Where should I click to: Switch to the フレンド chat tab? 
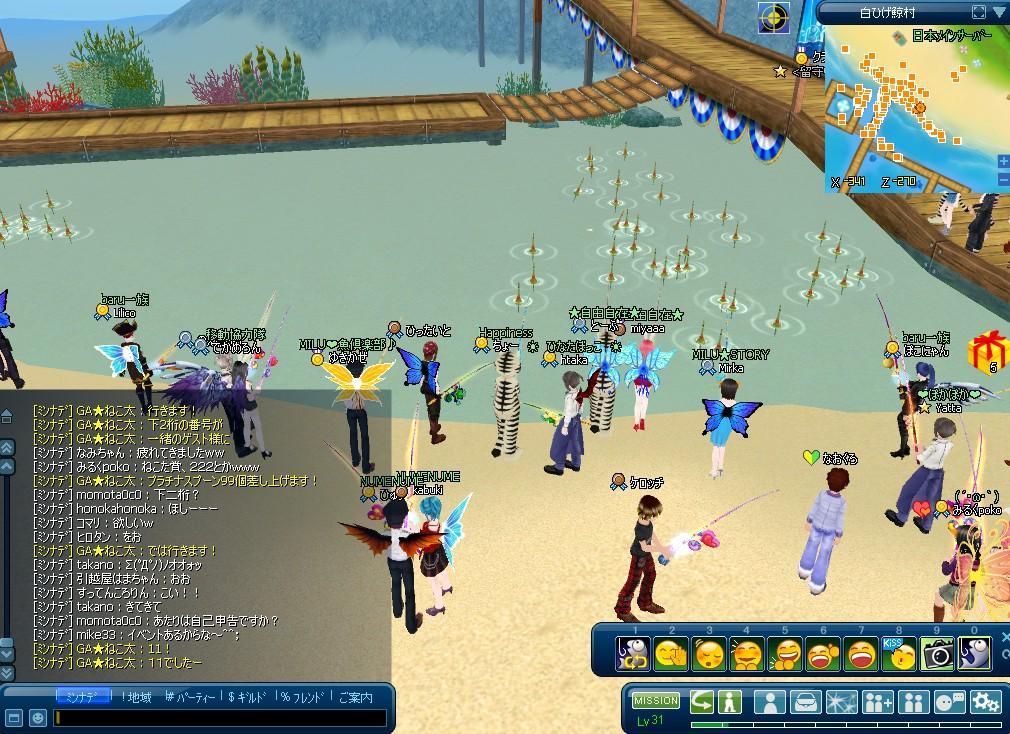pos(304,697)
